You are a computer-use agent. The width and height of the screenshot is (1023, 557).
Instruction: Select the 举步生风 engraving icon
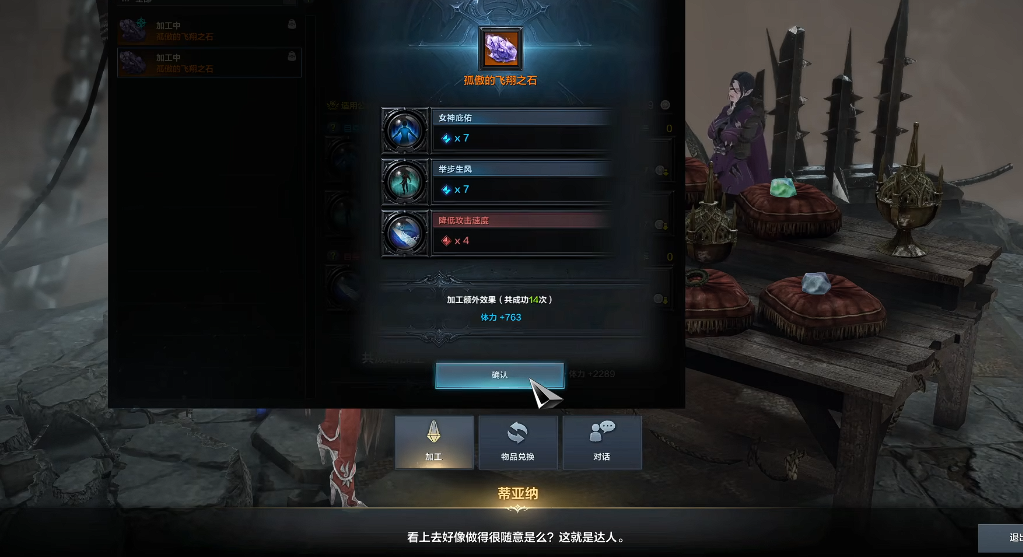(x=405, y=181)
